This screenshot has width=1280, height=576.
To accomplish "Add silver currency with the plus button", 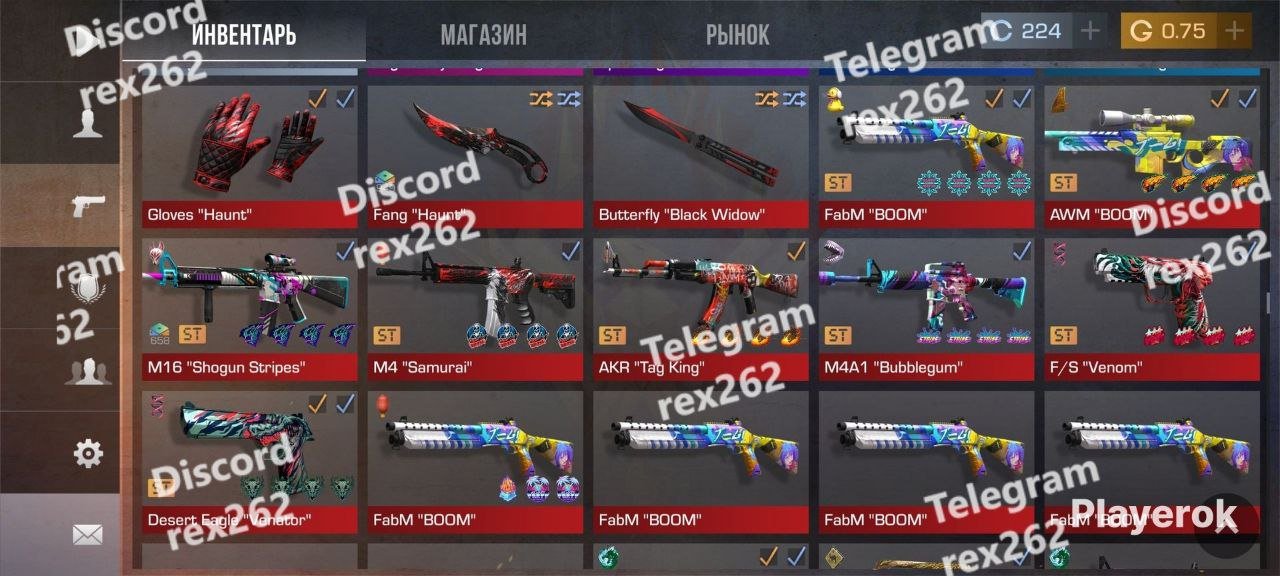I will (1090, 31).
